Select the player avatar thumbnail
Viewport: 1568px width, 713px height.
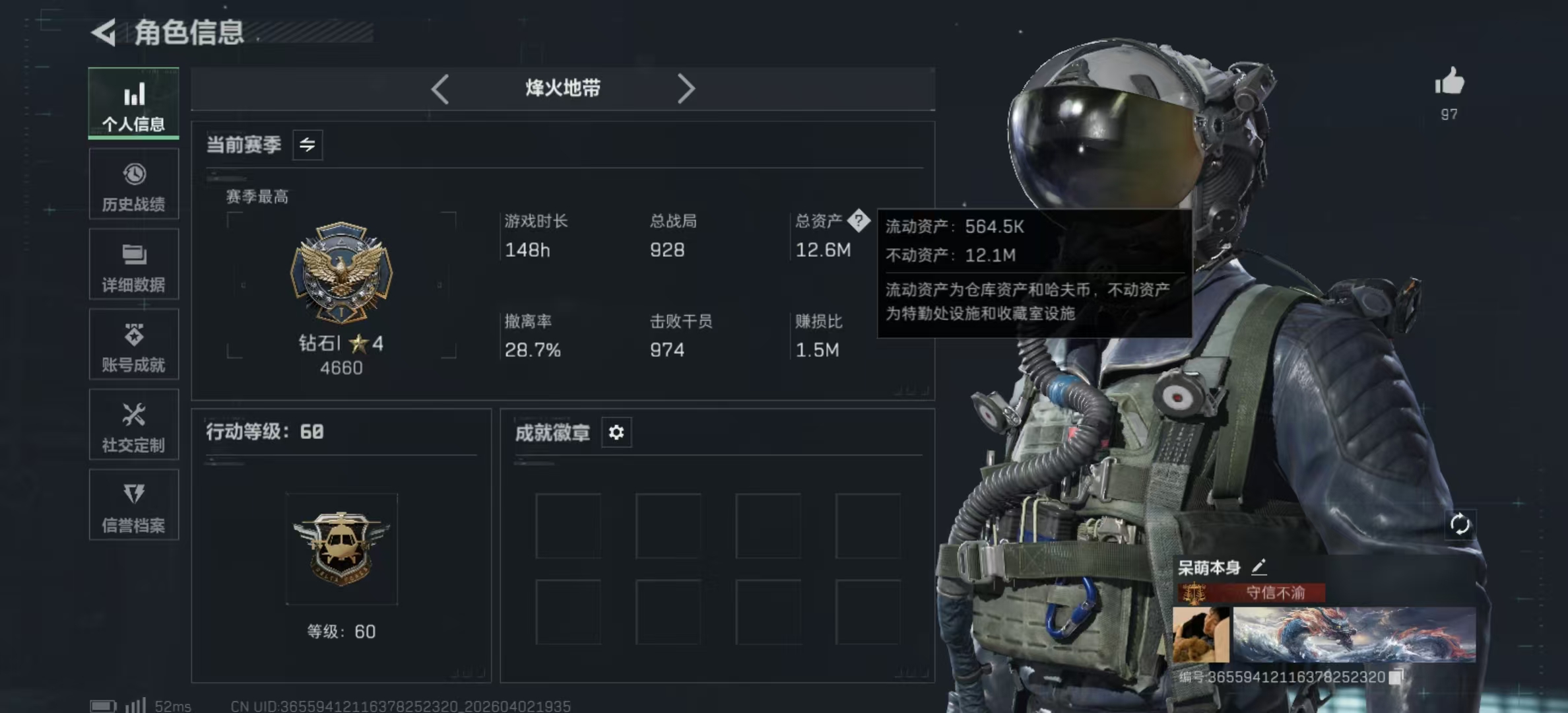[x=1200, y=635]
